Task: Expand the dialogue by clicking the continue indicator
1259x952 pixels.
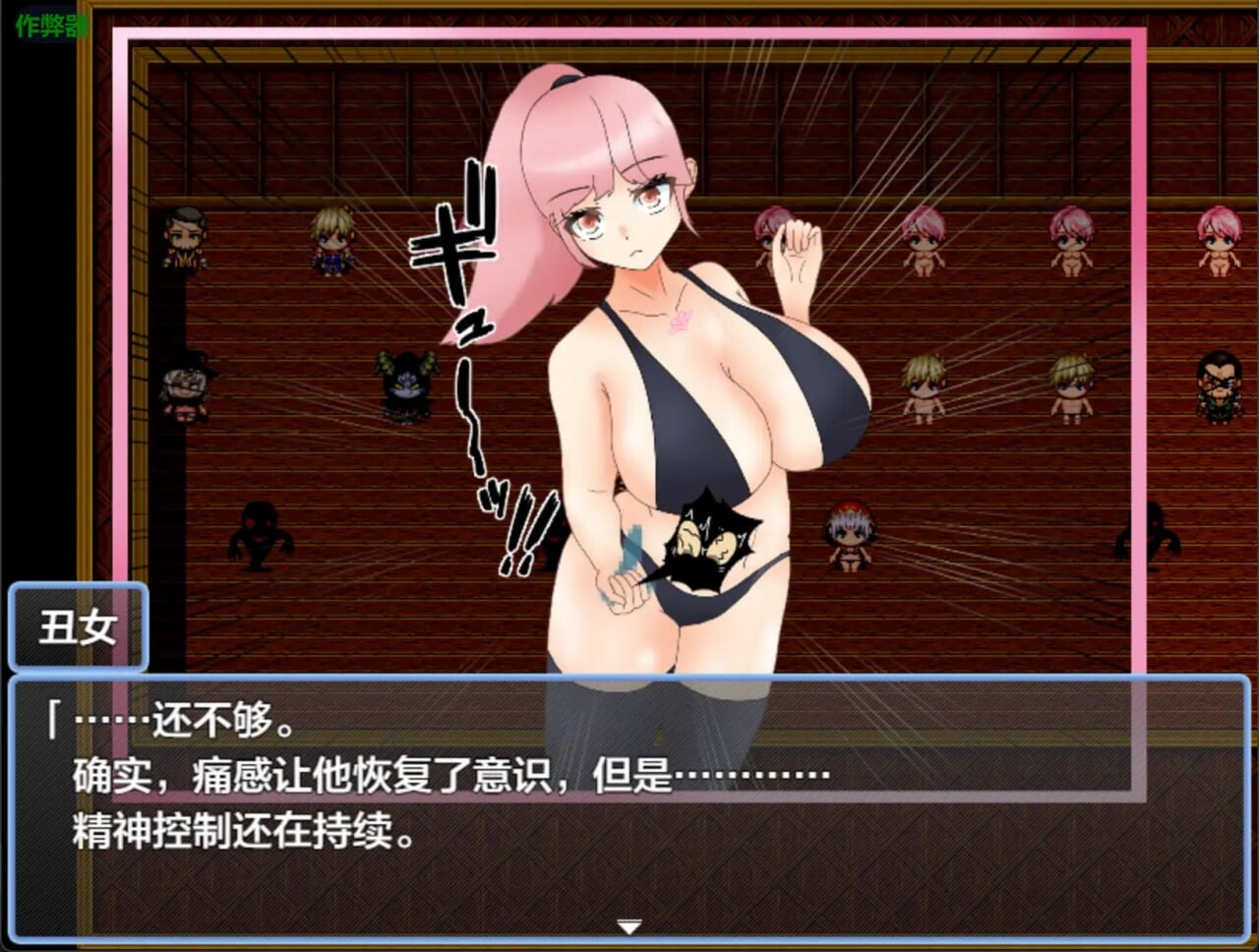Action: [x=629, y=925]
